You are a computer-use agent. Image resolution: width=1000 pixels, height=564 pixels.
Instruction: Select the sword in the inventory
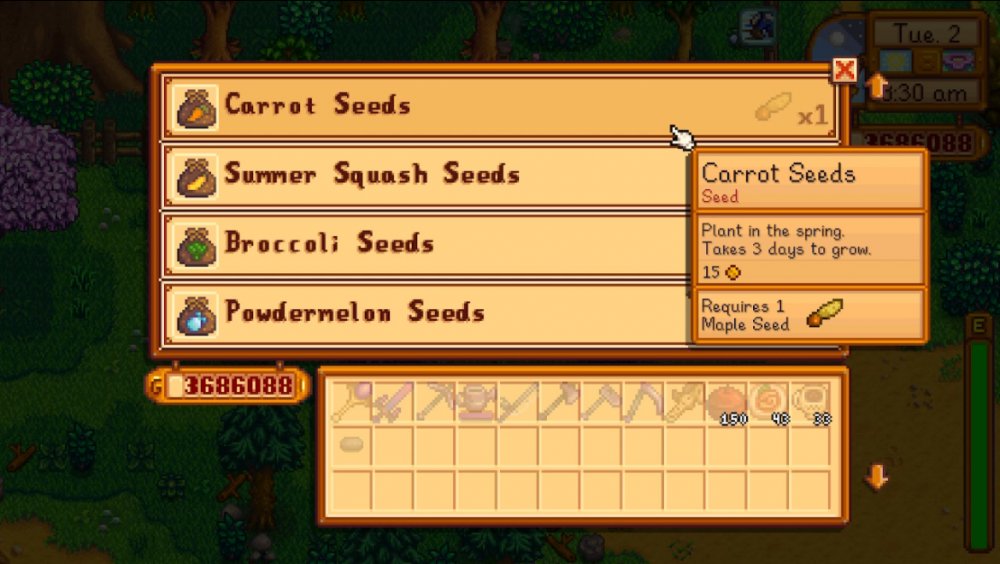click(x=392, y=402)
